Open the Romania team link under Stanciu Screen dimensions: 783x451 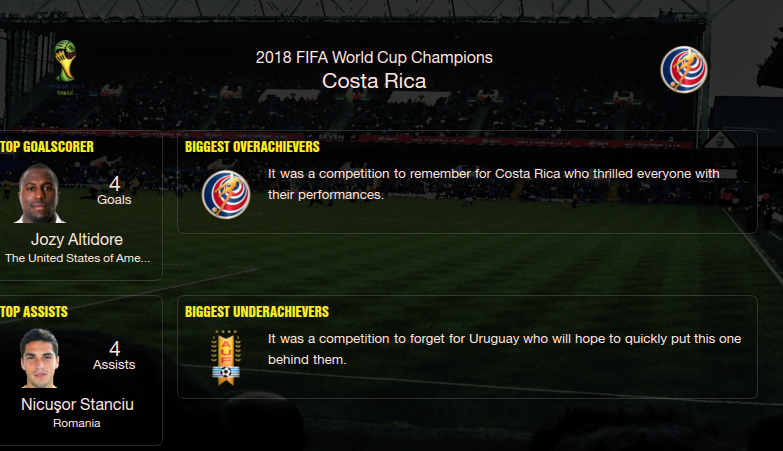tap(77, 423)
